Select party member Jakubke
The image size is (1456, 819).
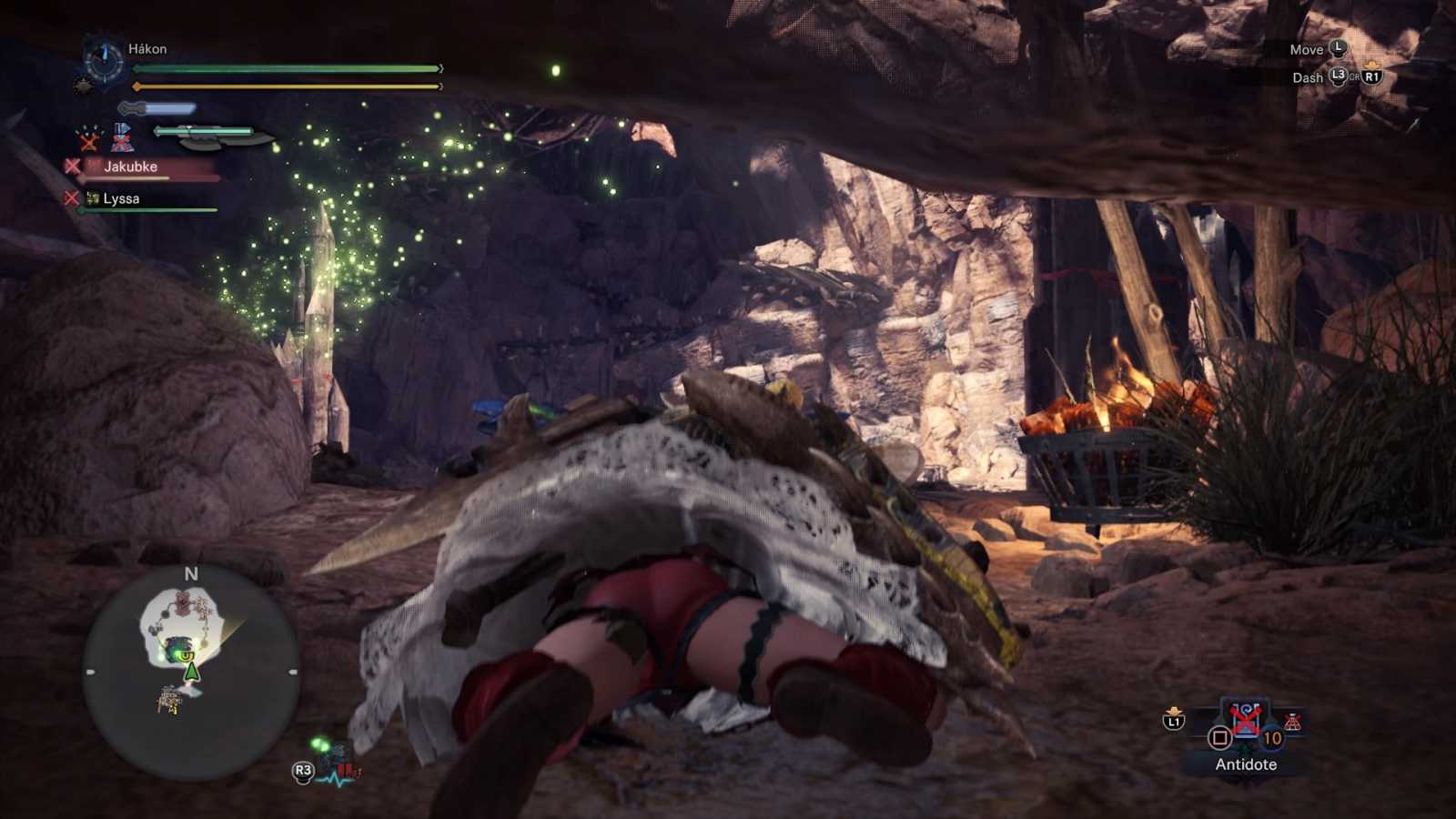(130, 167)
